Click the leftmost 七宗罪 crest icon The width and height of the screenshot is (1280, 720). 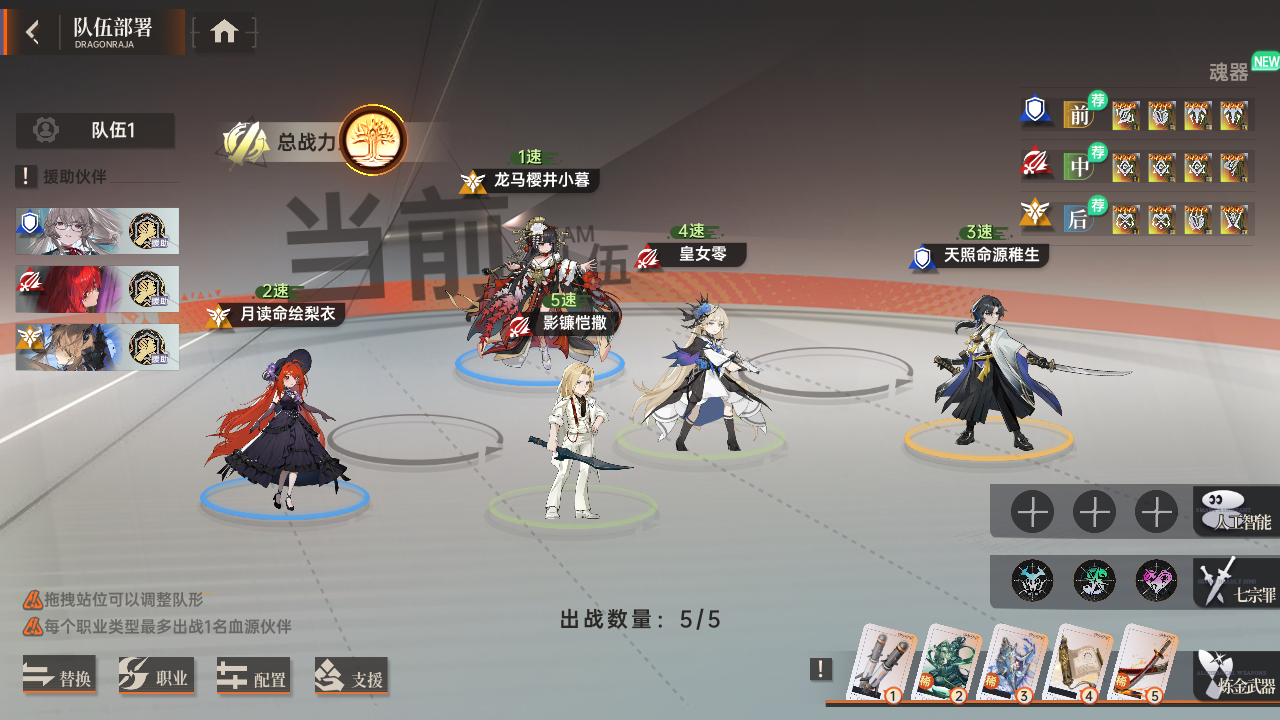tap(1032, 581)
